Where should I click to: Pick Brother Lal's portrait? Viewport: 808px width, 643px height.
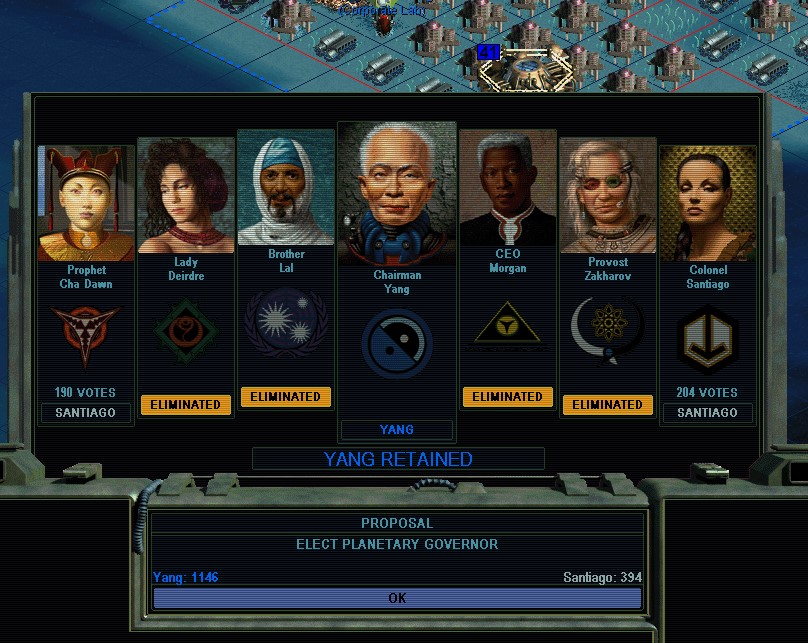[x=286, y=189]
